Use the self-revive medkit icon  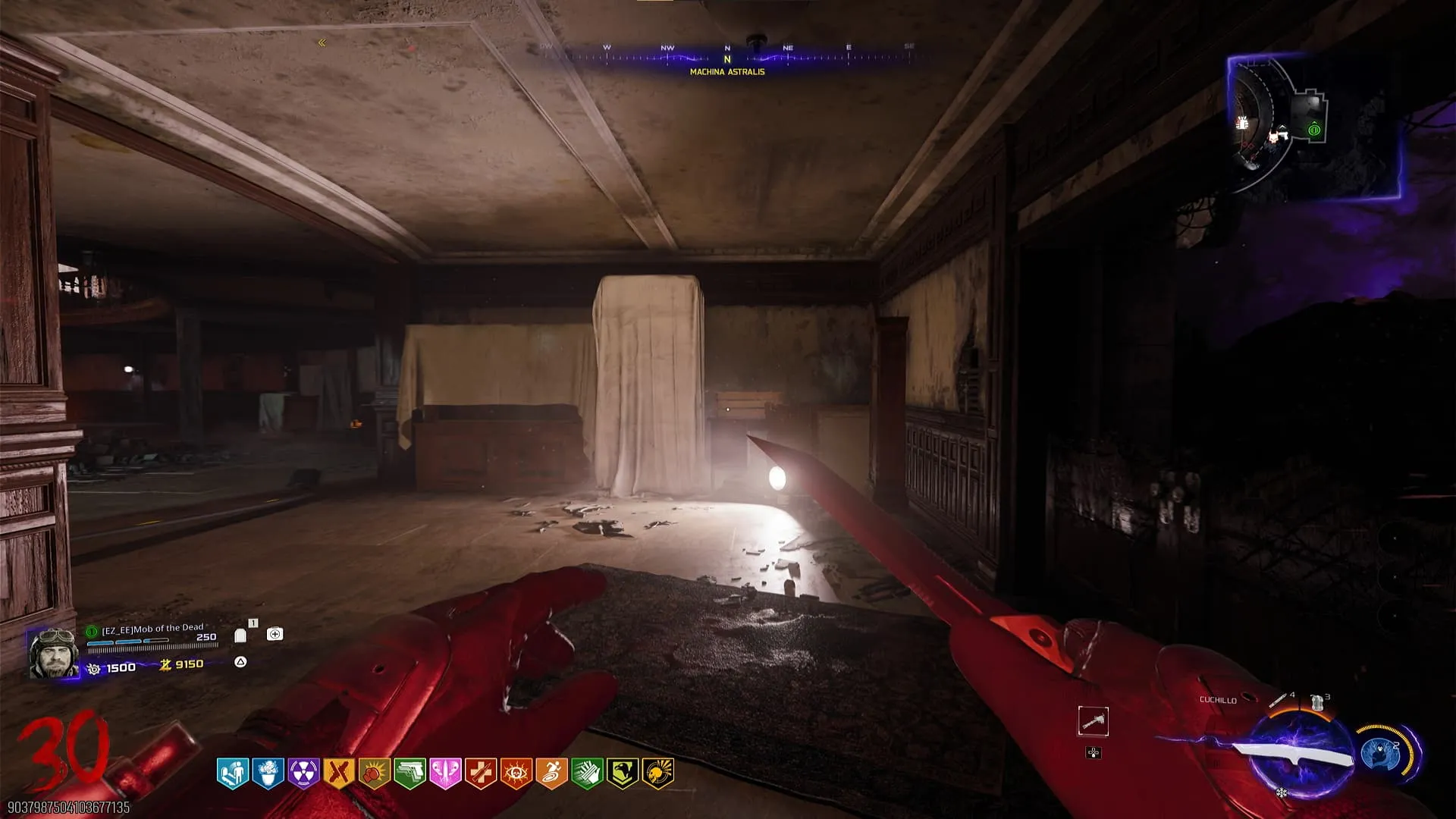click(275, 634)
